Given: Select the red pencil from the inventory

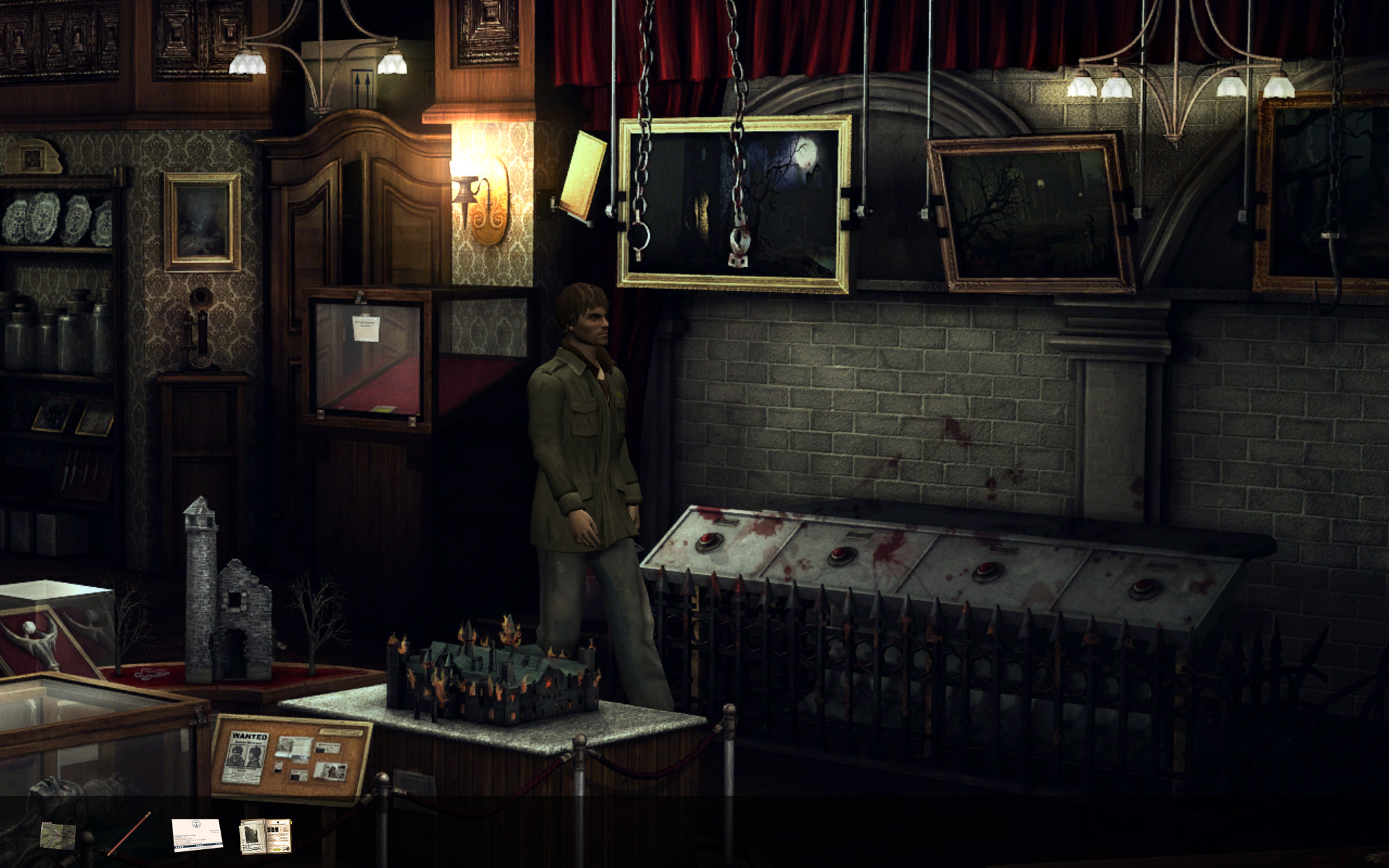Looking at the screenshot, I should click(x=130, y=833).
